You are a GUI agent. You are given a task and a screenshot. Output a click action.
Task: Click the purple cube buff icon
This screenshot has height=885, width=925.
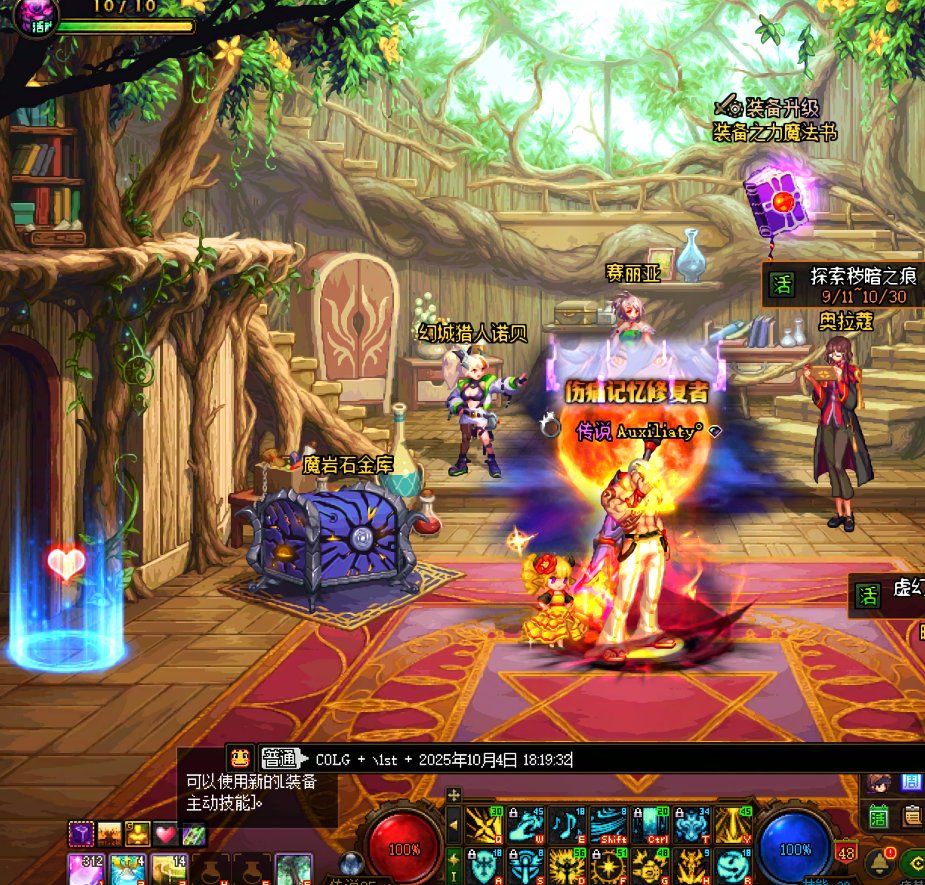tap(81, 832)
